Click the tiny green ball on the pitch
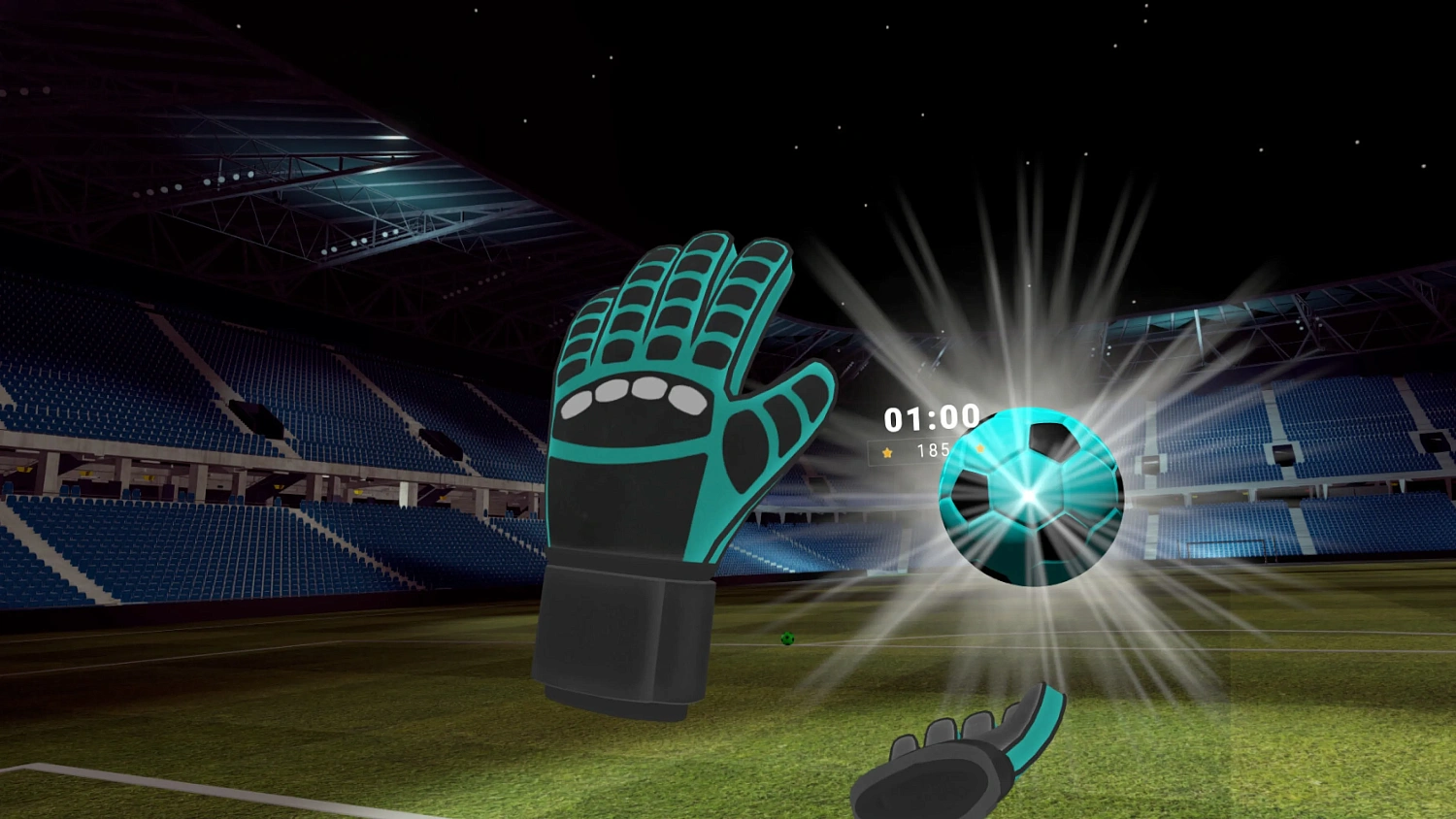The width and height of the screenshot is (1456, 819). 786,639
